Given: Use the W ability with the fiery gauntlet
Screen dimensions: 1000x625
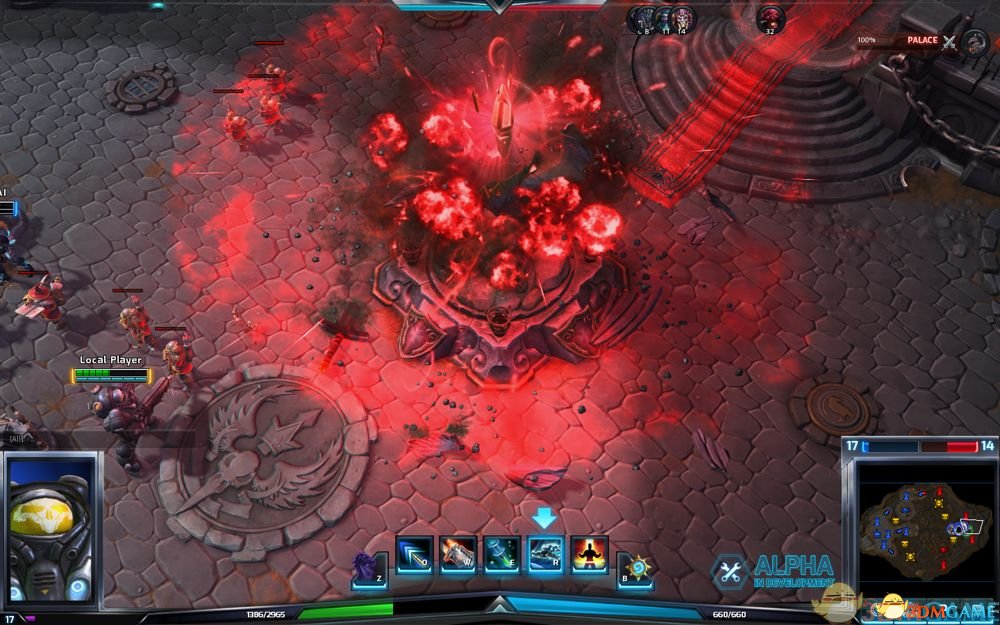Looking at the screenshot, I should point(457,554).
